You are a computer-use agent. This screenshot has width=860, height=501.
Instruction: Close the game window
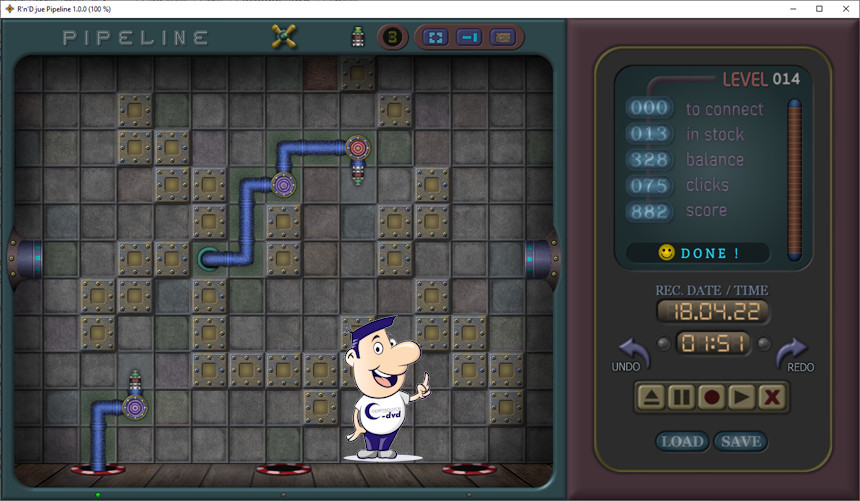click(x=844, y=9)
